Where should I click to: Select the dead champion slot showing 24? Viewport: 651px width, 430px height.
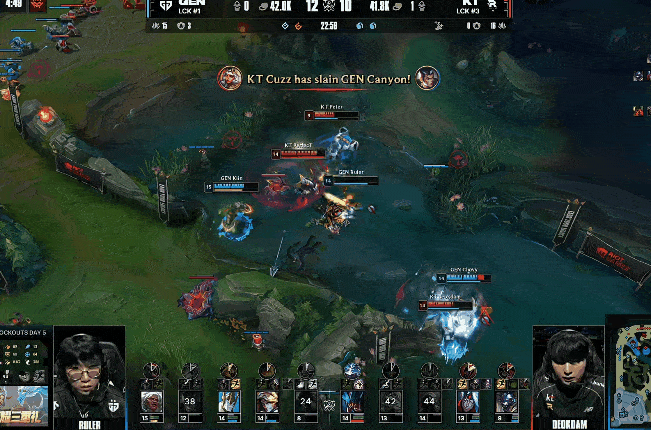click(x=306, y=401)
